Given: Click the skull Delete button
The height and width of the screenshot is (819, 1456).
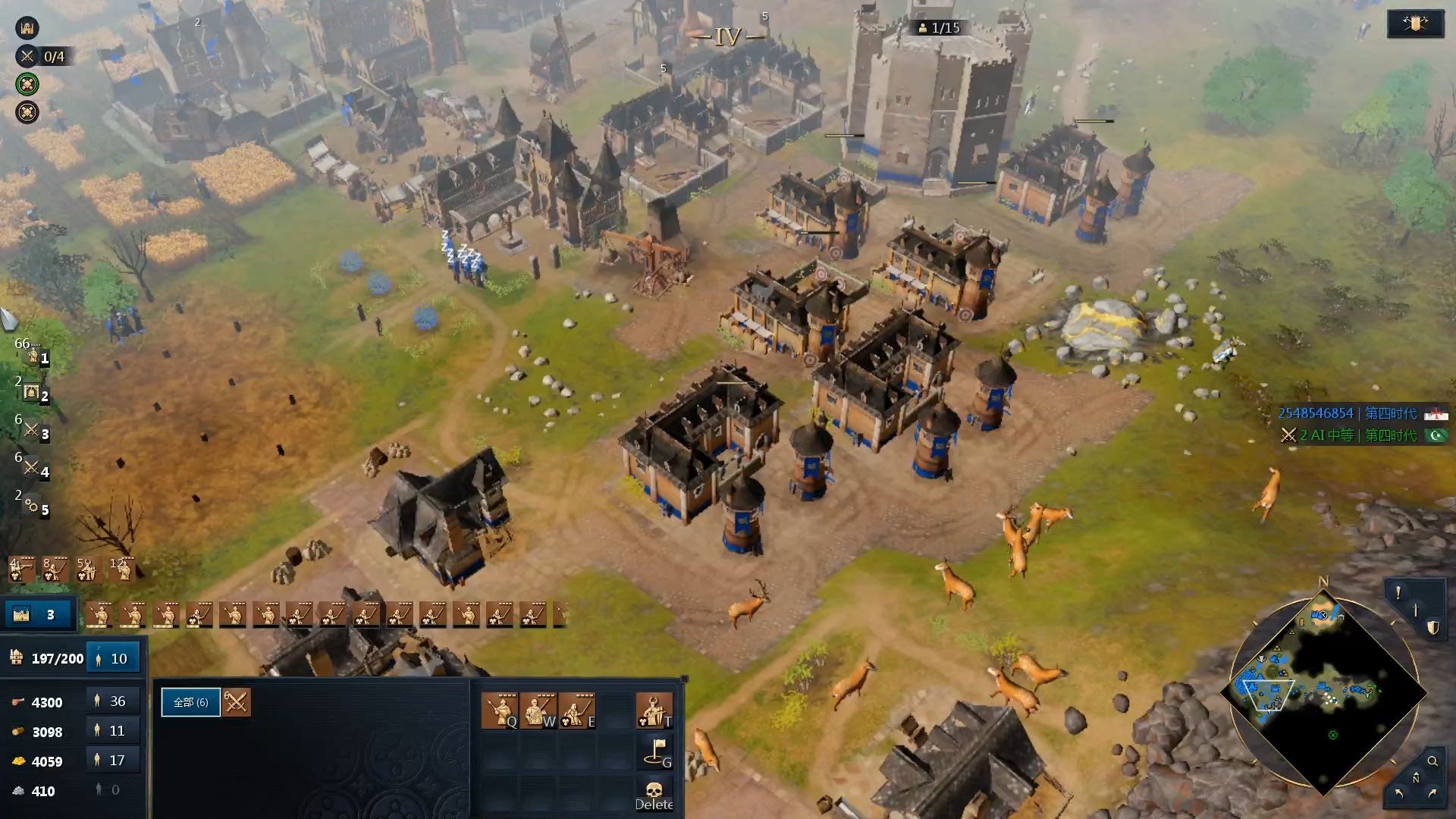Looking at the screenshot, I should tap(654, 794).
